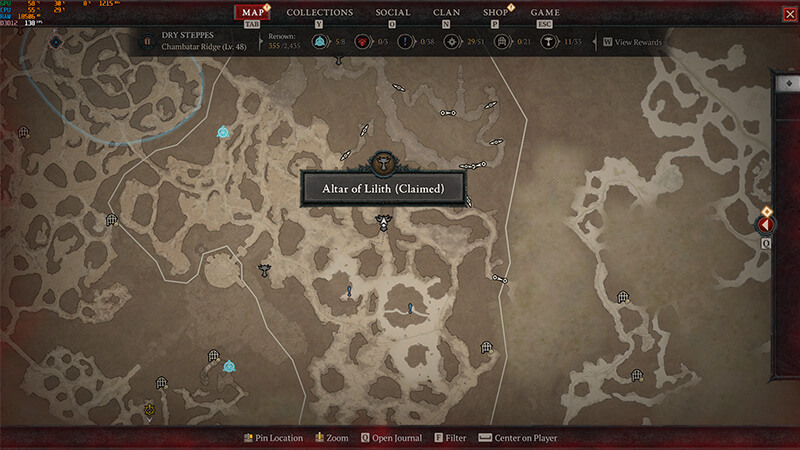Select the claimed Altar of Lilith marker
The width and height of the screenshot is (800, 450).
382,220
